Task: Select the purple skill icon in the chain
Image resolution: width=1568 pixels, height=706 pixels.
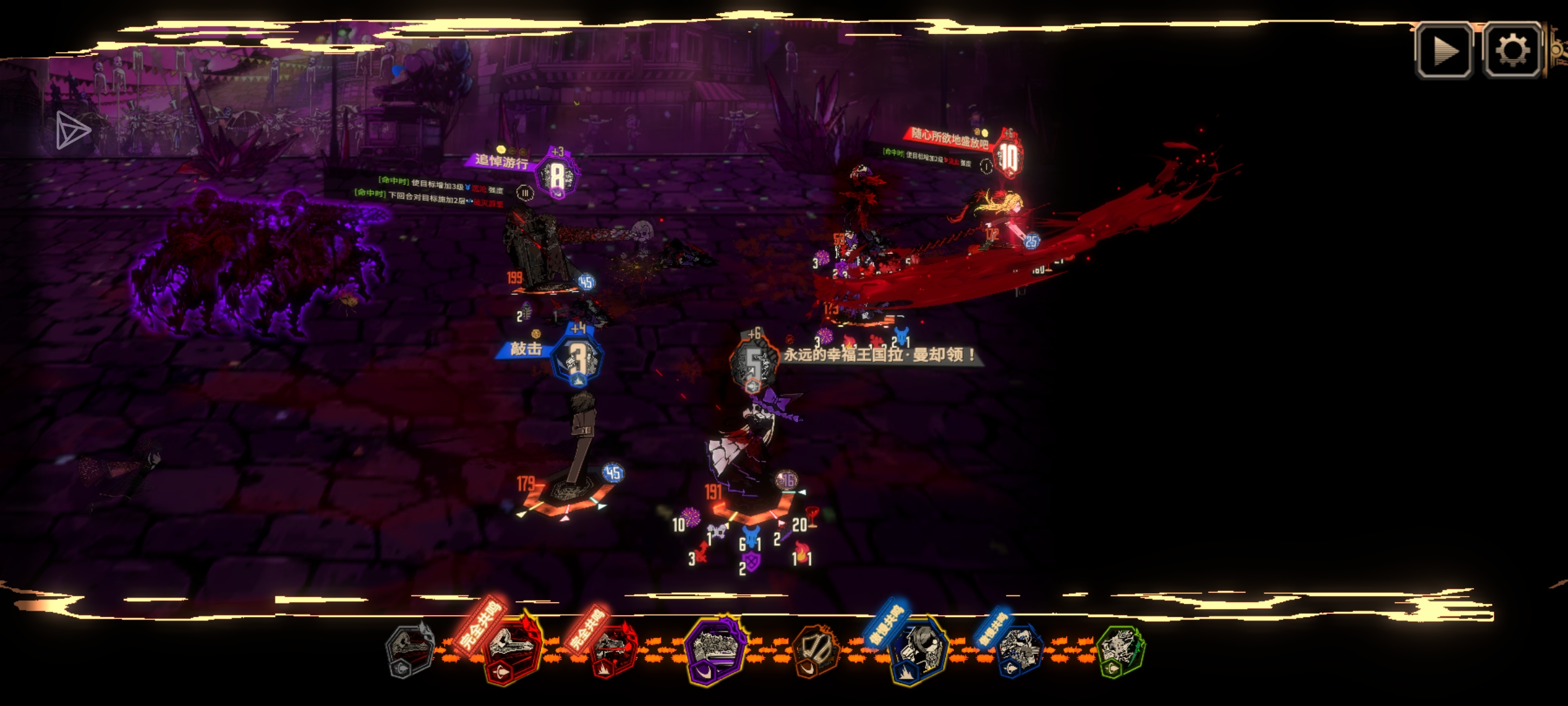Action: coord(715,650)
